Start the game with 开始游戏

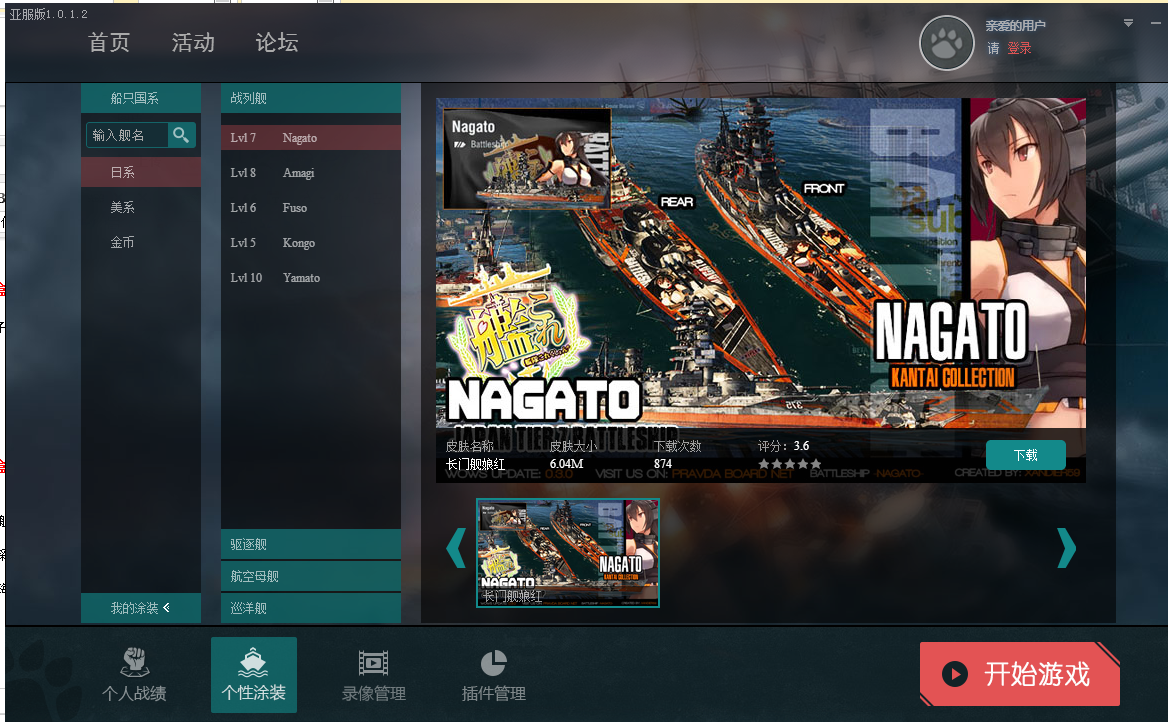pyautogui.click(x=1019, y=674)
